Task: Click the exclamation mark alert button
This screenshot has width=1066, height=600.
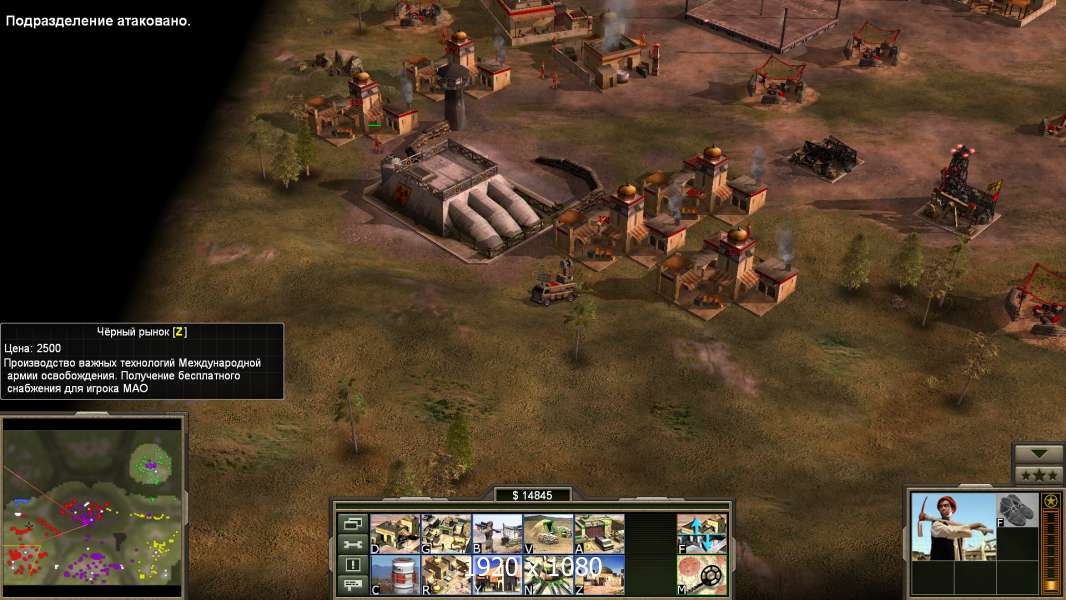Action: [x=352, y=565]
